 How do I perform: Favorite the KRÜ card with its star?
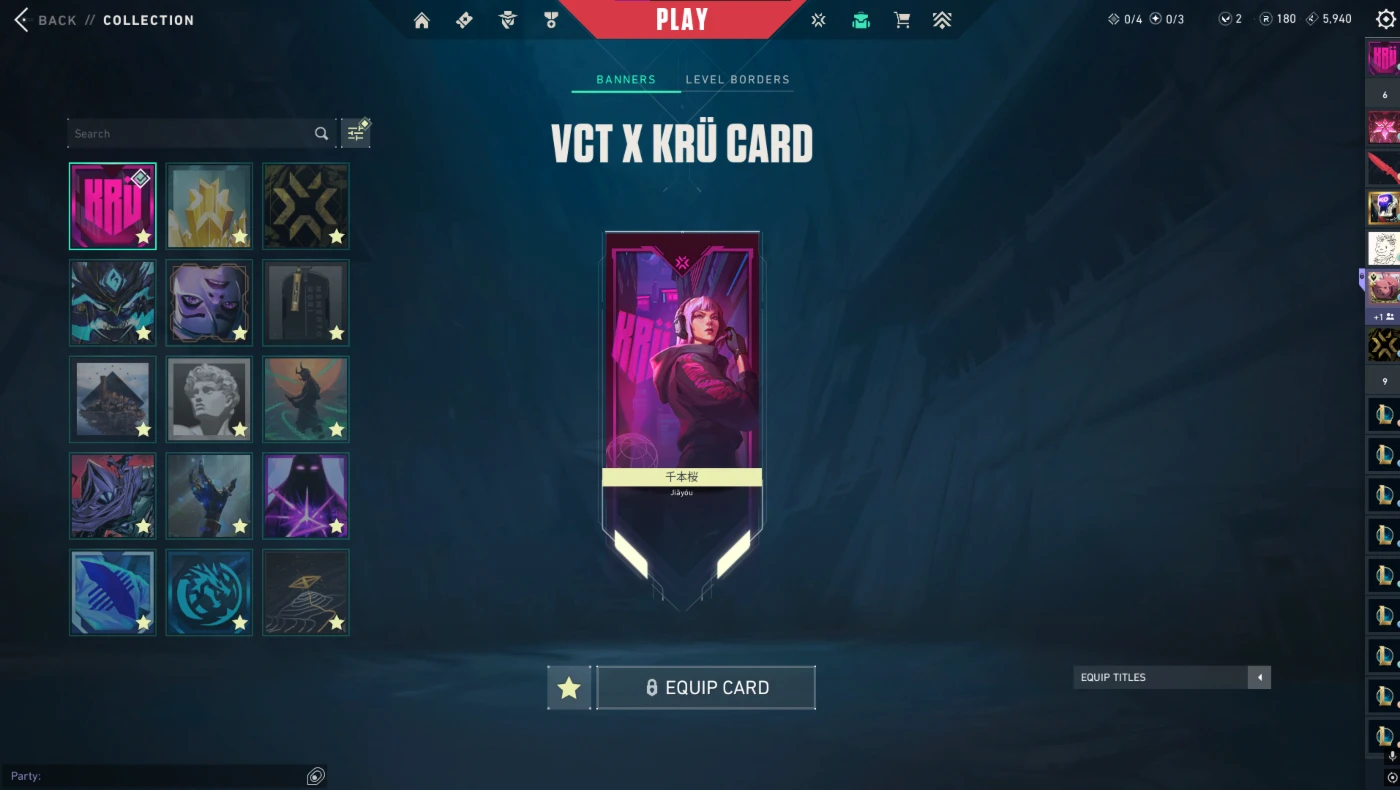[x=142, y=237]
